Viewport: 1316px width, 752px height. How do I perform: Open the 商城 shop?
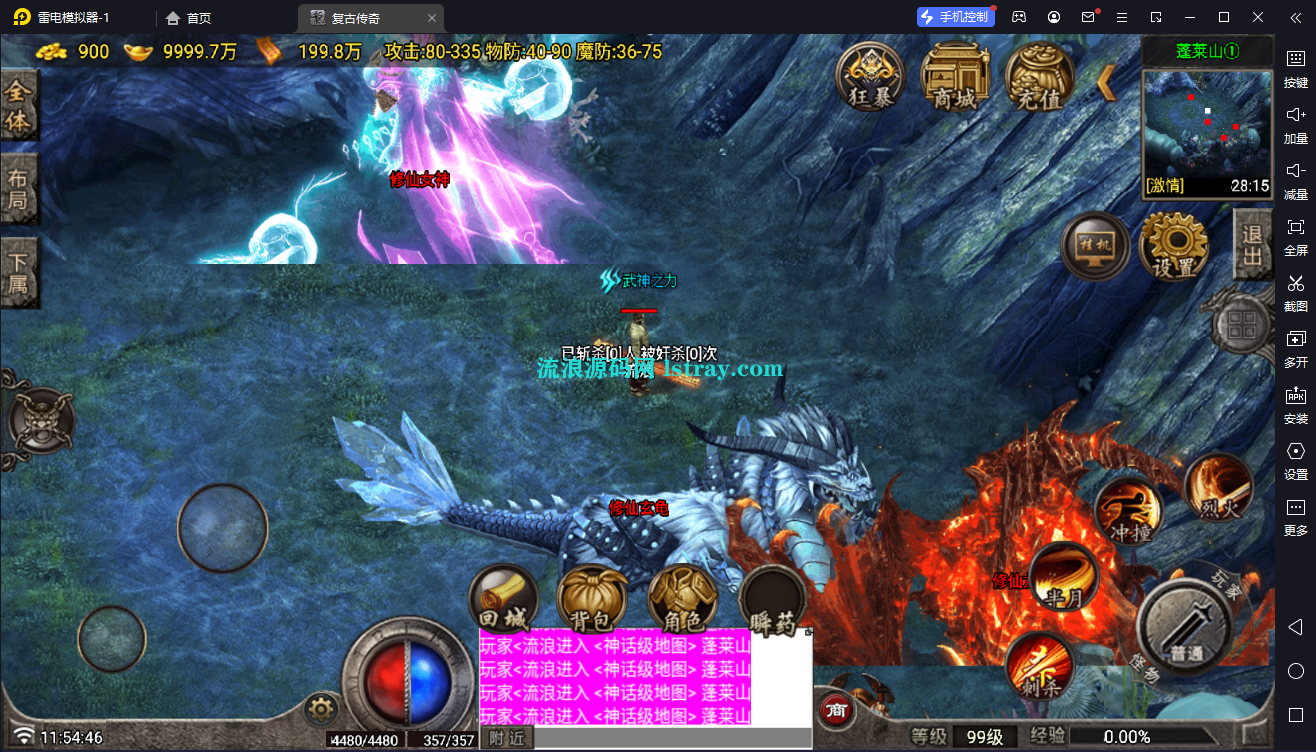coord(955,76)
